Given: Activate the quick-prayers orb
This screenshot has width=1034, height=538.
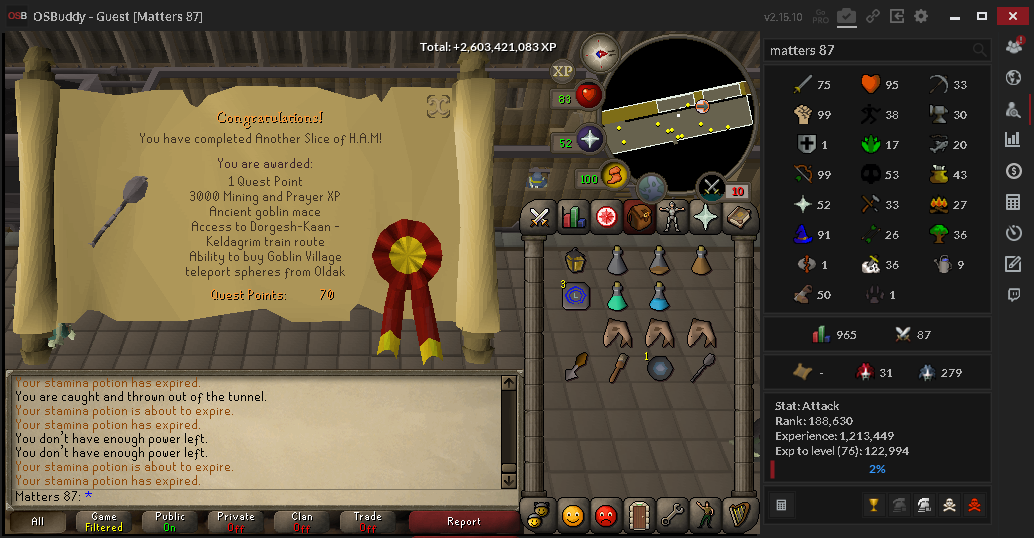Looking at the screenshot, I should coord(589,140).
